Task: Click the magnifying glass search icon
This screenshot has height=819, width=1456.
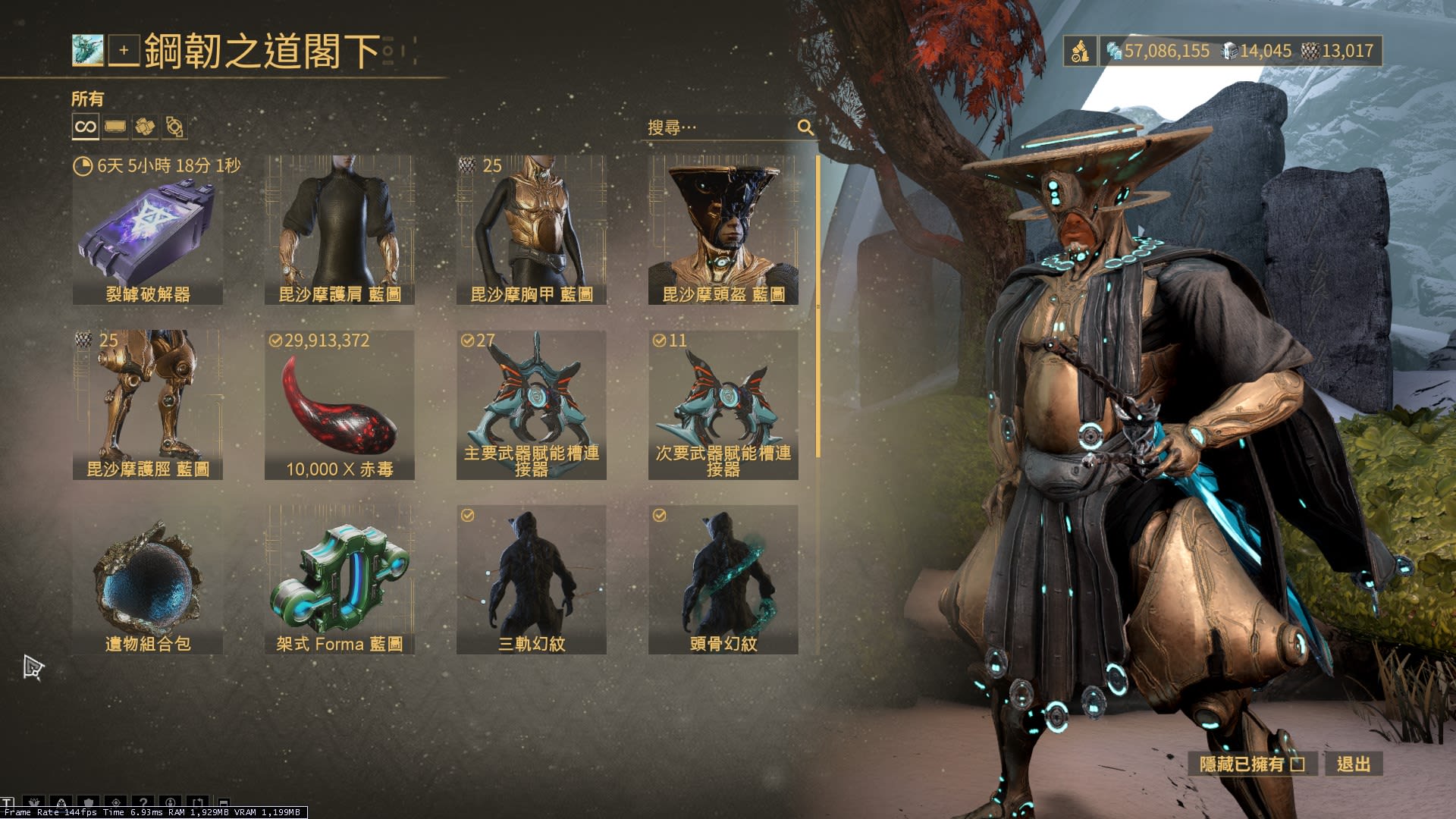Action: click(805, 127)
